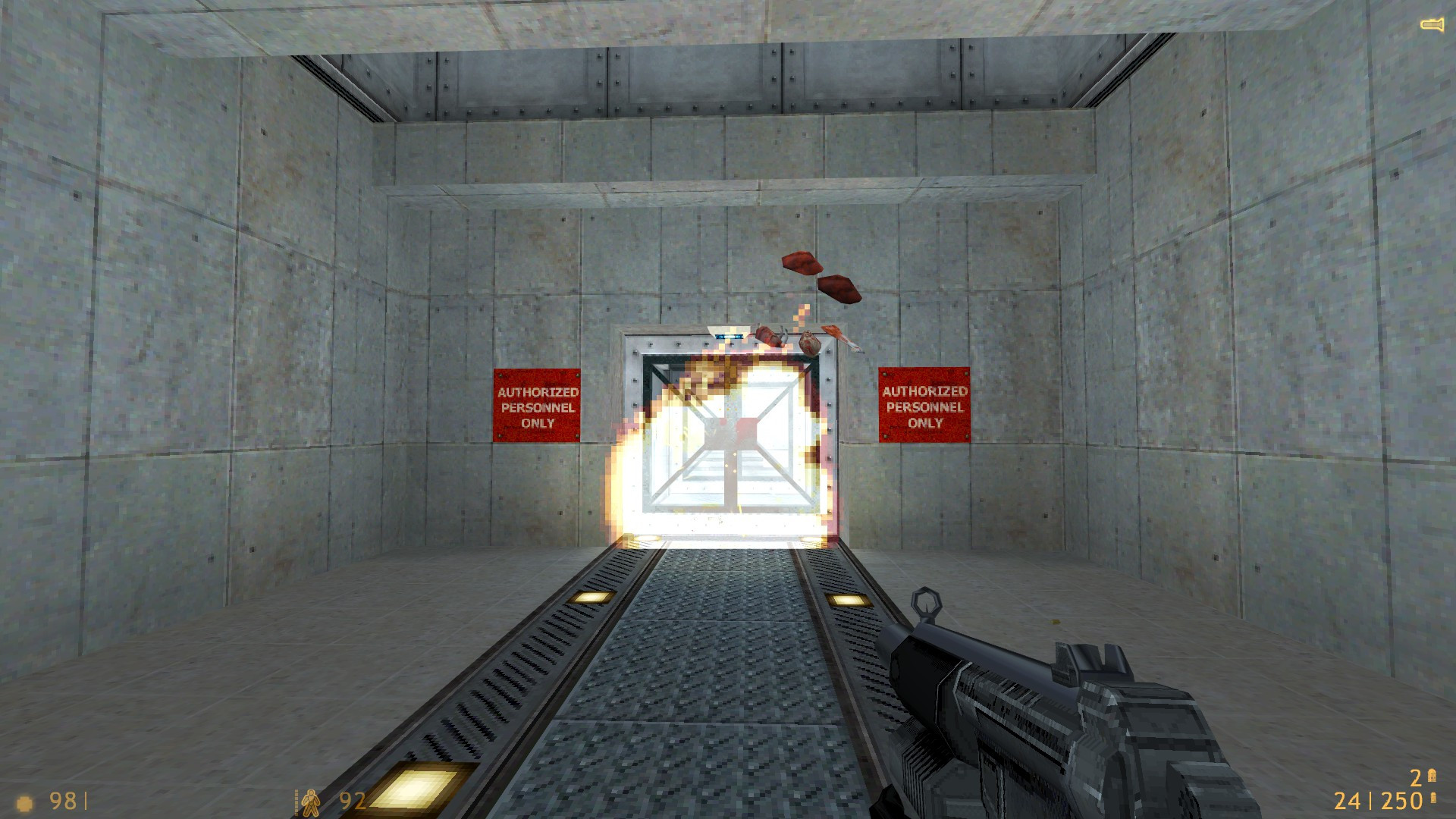Click the magazine icon beside 24|250 counter
Screen dimensions: 1456x819
pyautogui.click(x=1433, y=798)
